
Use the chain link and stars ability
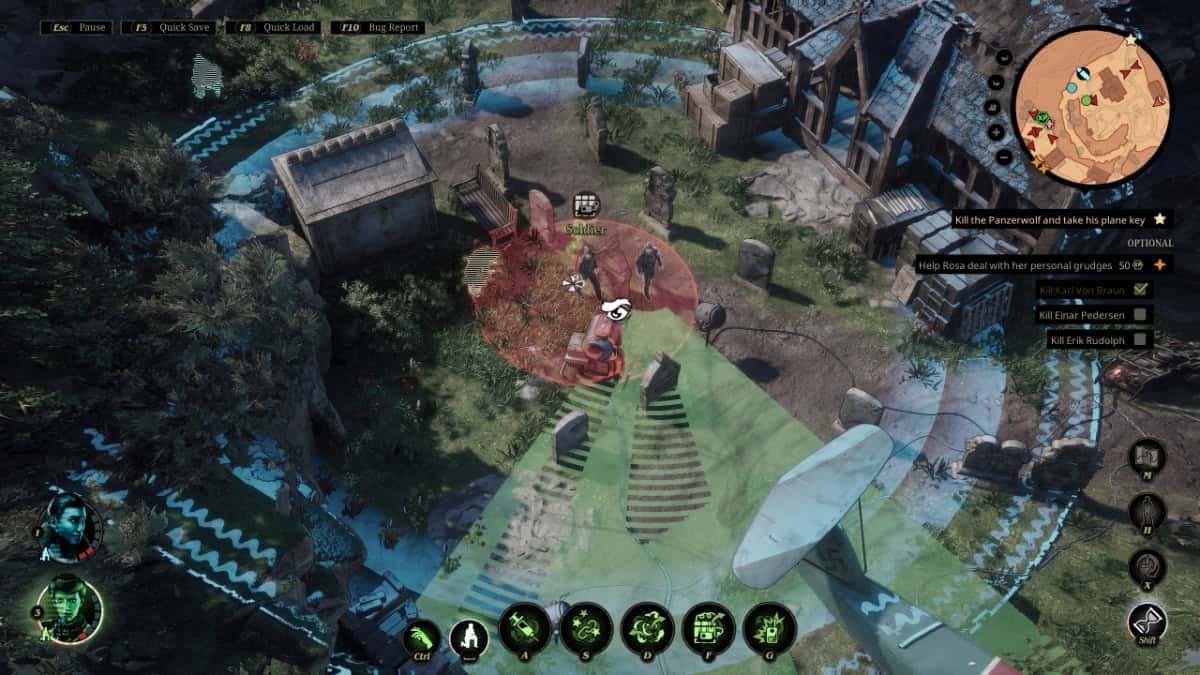(586, 629)
